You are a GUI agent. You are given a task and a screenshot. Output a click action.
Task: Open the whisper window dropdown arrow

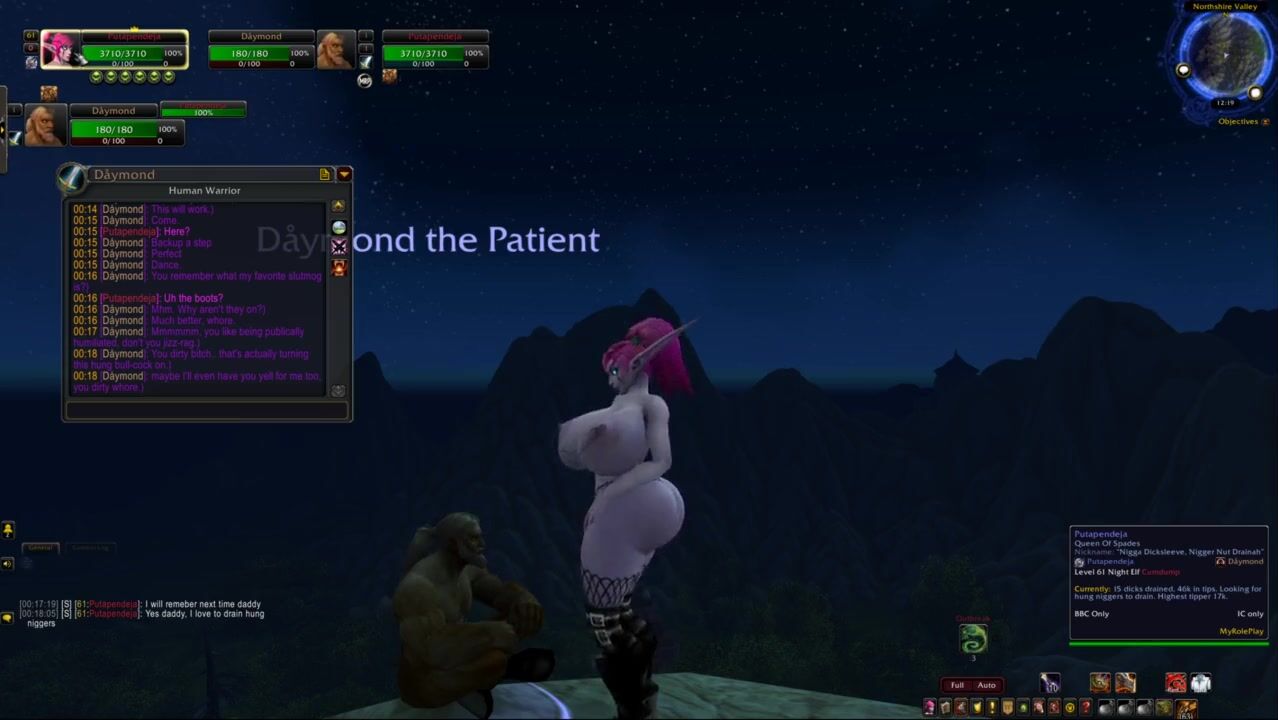(x=344, y=174)
